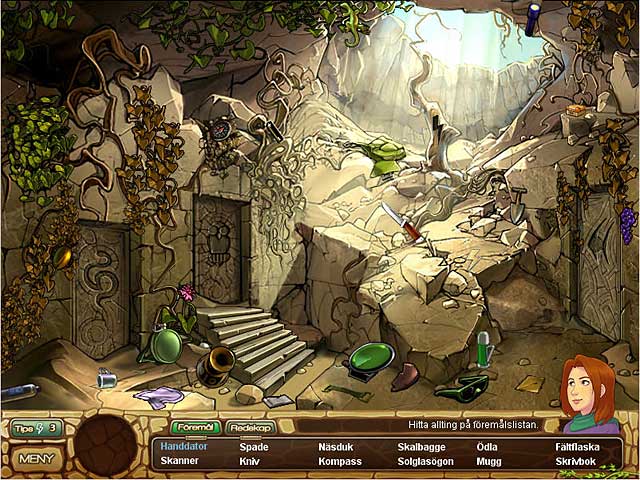Screen dimensions: 640x480
Task: Switch to the Föremål tab
Action: point(195,427)
